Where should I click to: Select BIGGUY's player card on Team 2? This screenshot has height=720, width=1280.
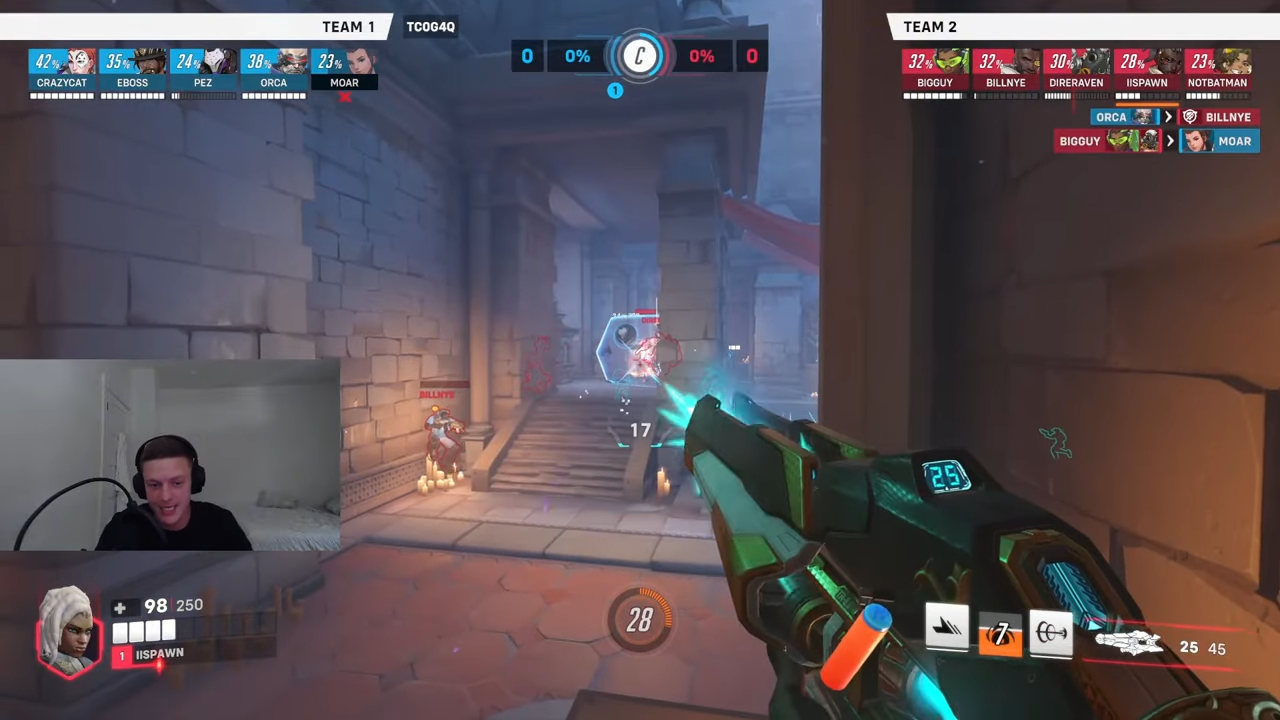click(x=935, y=68)
